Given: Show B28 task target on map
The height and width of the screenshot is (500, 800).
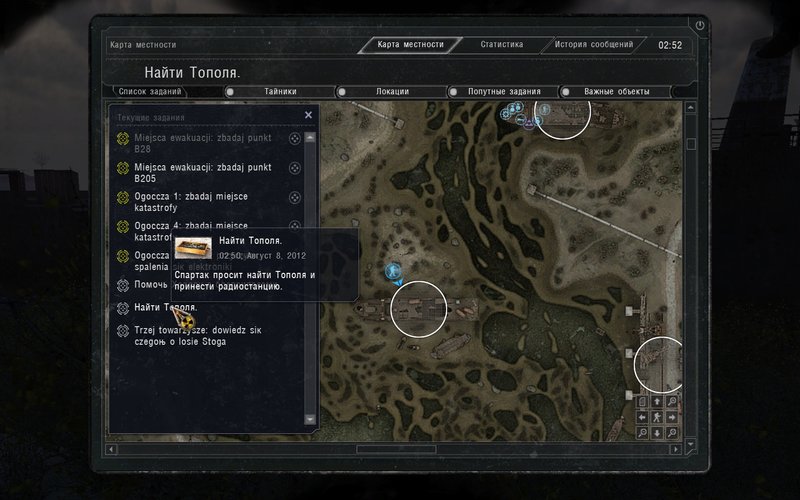Looking at the screenshot, I should (295, 139).
